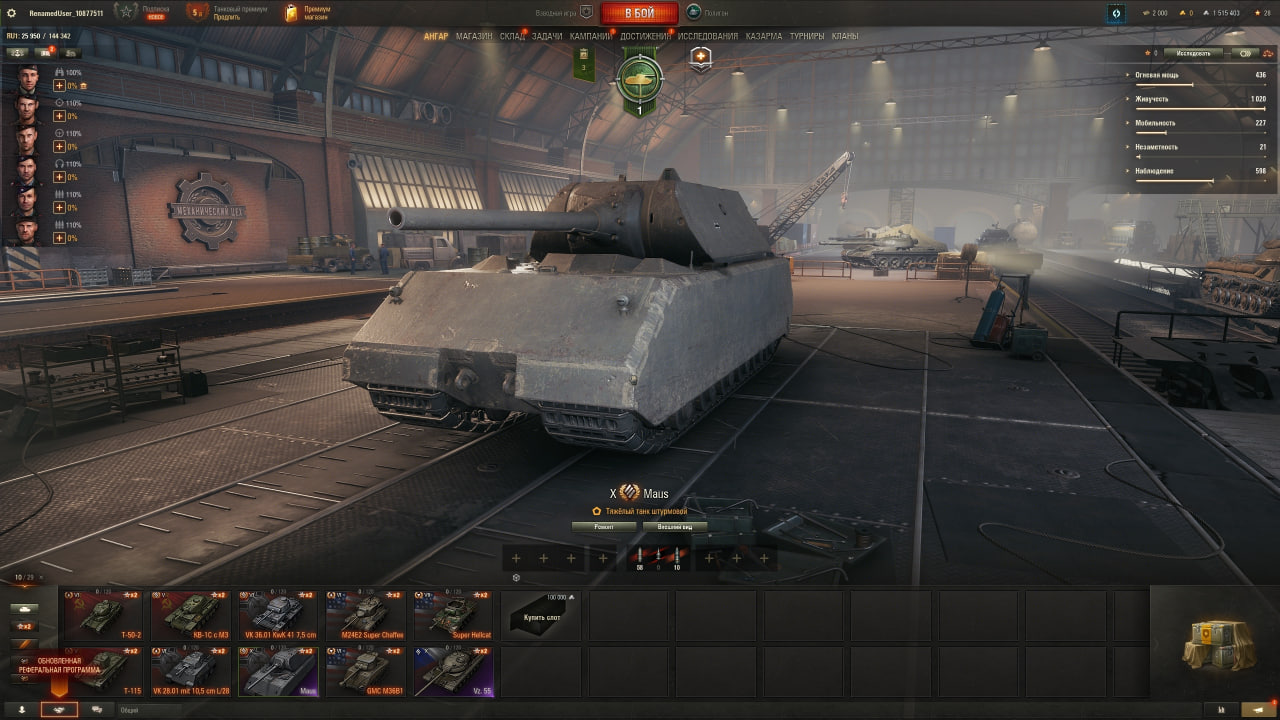This screenshot has width=1280, height=720.
Task: Extend tank premium via Продлить
Action: [226, 17]
